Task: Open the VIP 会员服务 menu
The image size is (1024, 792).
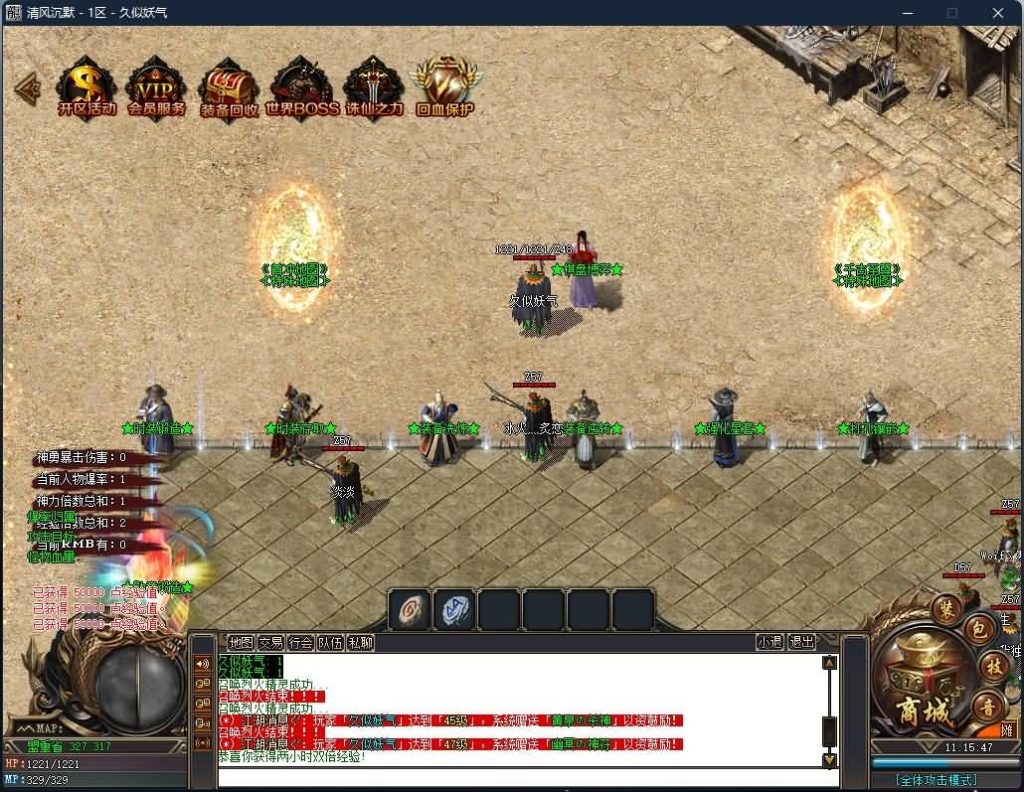Action: coord(157,86)
